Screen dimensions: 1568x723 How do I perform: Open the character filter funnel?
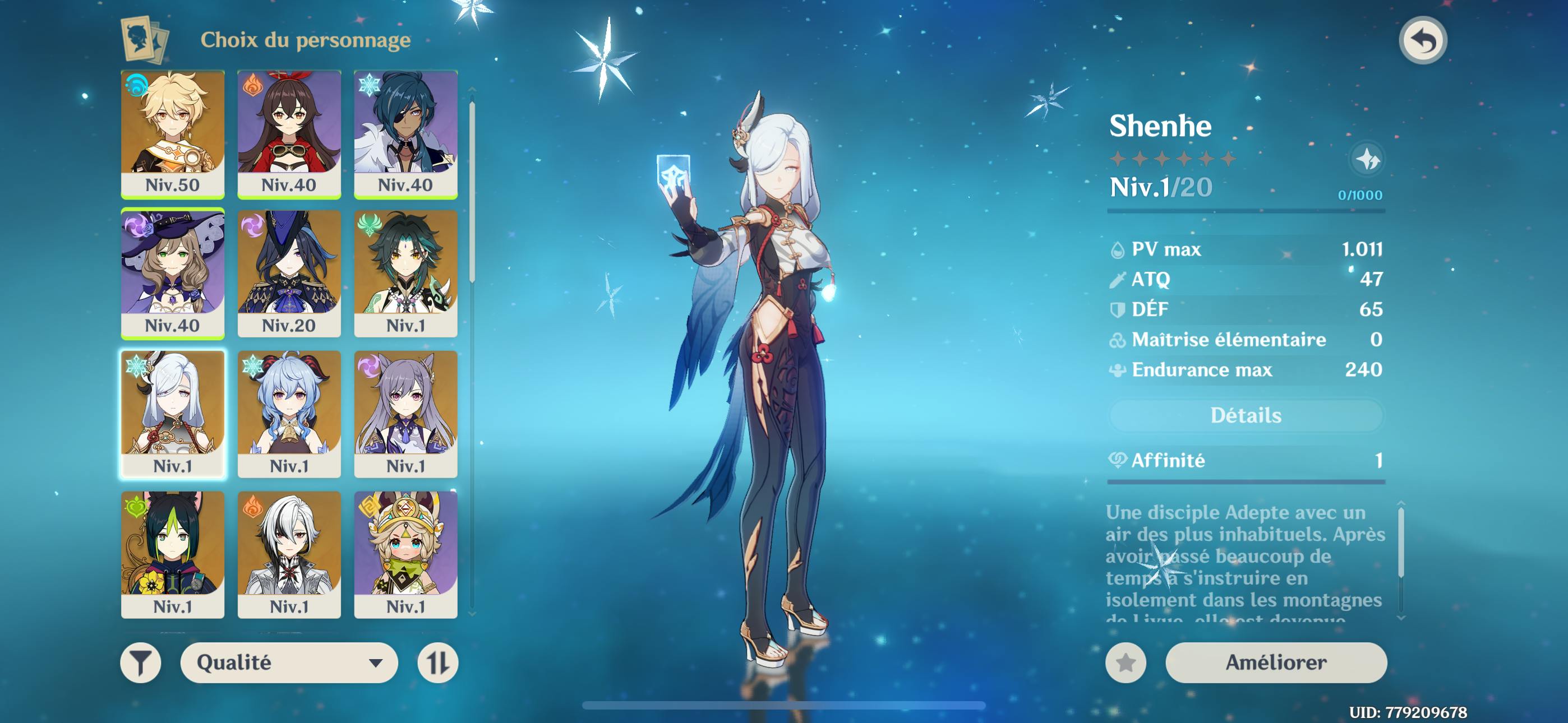tap(141, 662)
